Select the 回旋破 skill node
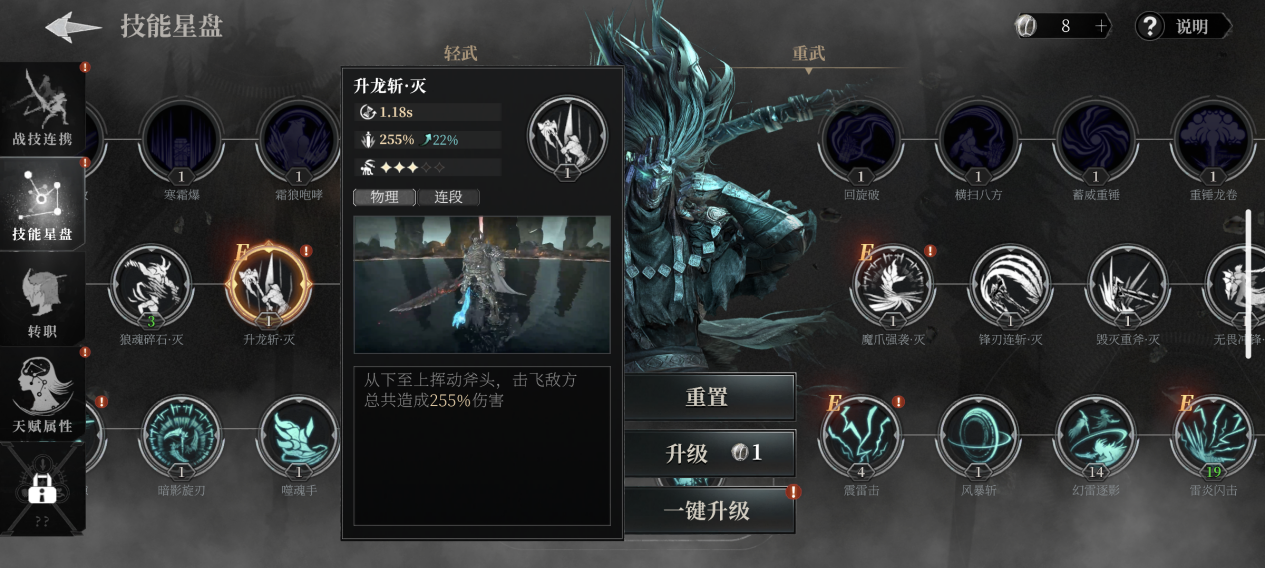The image size is (1265, 568). [x=860, y=139]
